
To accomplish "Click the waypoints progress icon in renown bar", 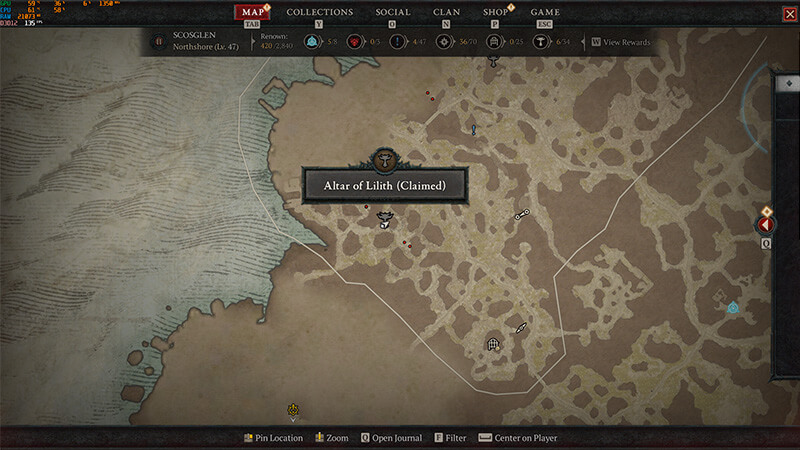I will 312,42.
